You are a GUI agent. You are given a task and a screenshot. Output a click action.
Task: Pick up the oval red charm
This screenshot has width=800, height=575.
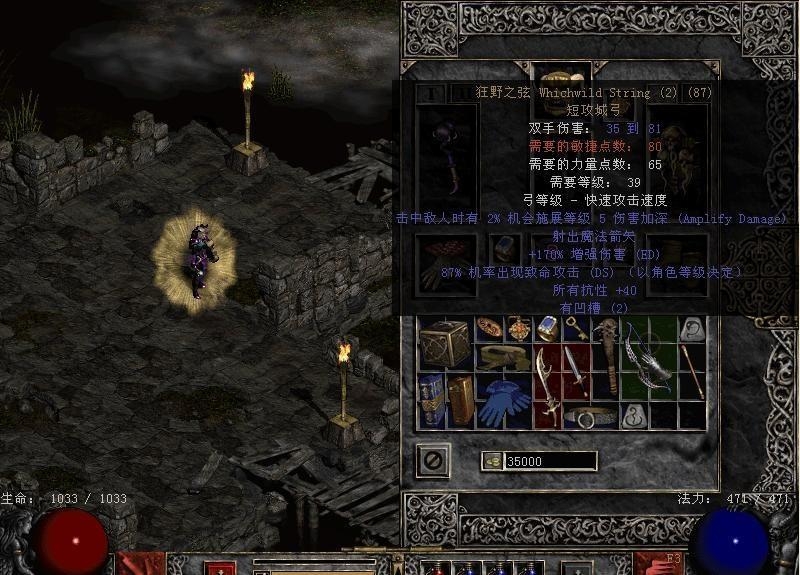489,328
